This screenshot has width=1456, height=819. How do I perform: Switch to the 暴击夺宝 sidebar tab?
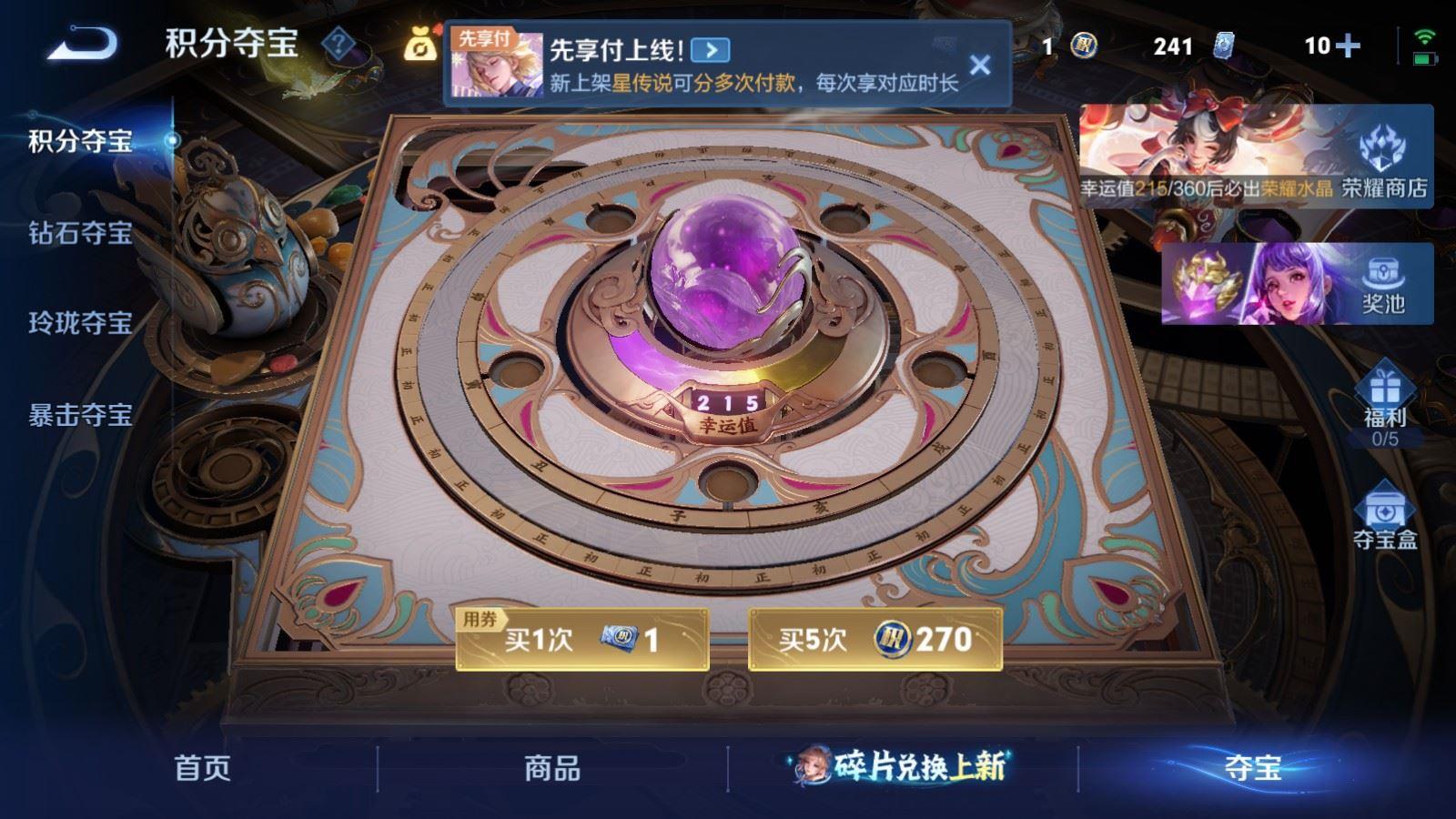pos(82,414)
